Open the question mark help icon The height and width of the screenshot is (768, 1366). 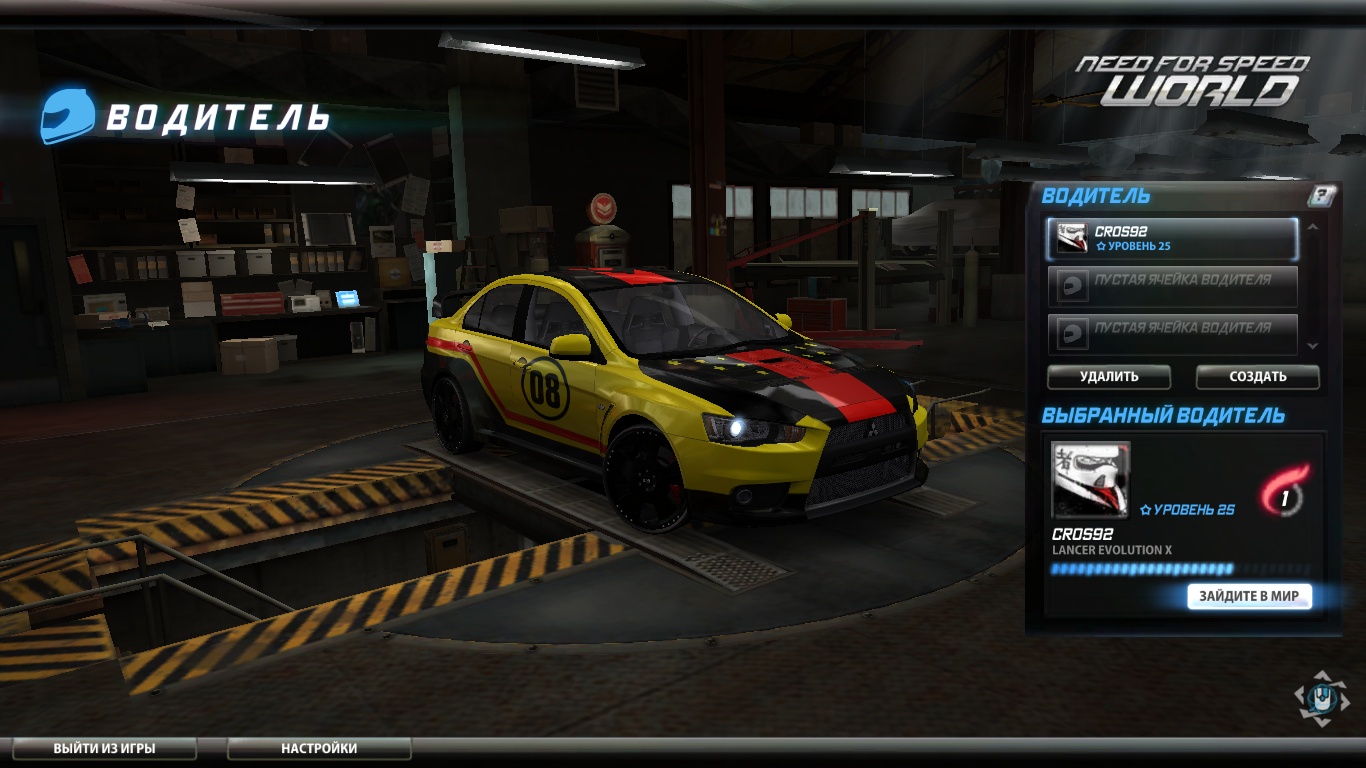tap(1321, 196)
